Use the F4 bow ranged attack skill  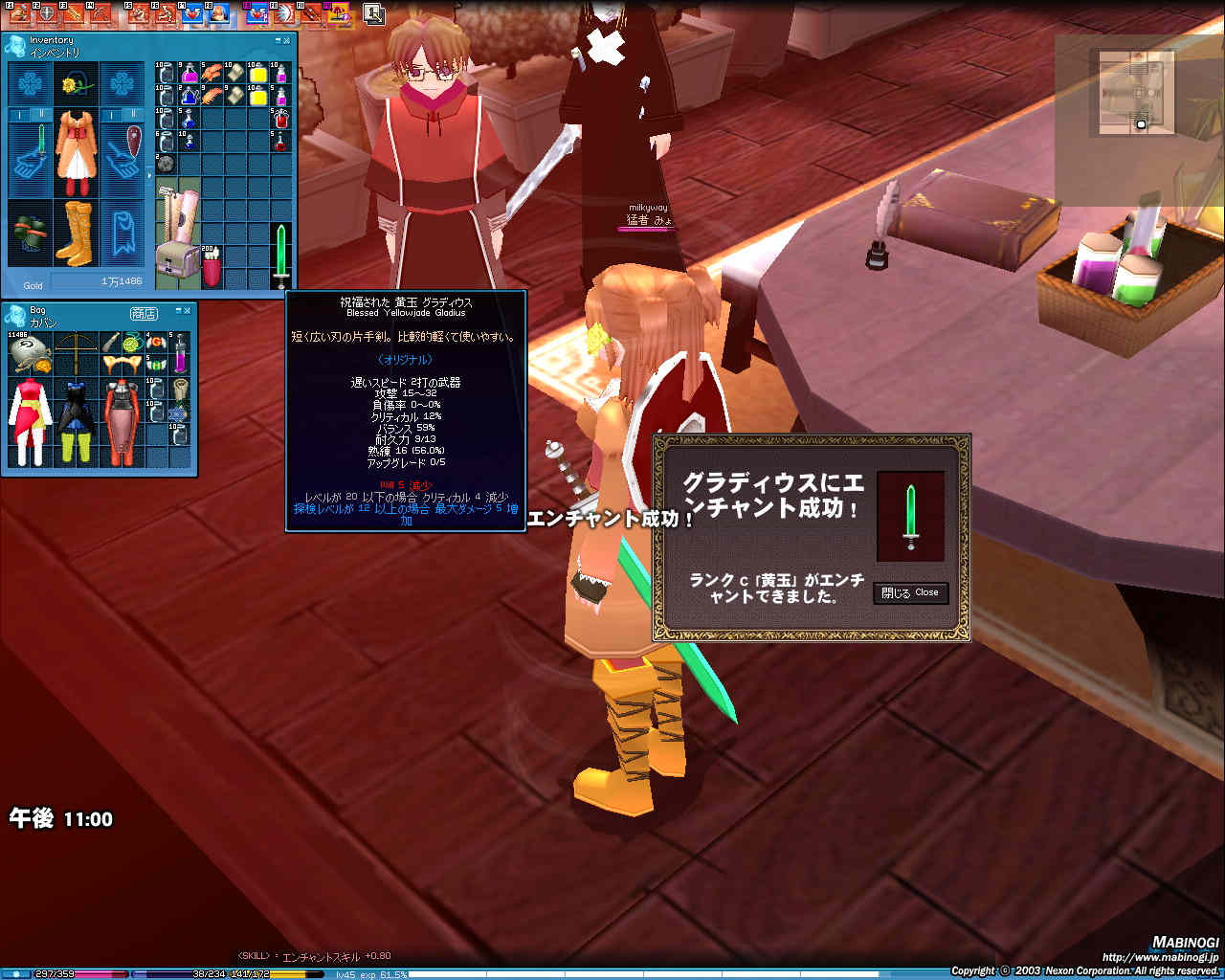[x=100, y=12]
